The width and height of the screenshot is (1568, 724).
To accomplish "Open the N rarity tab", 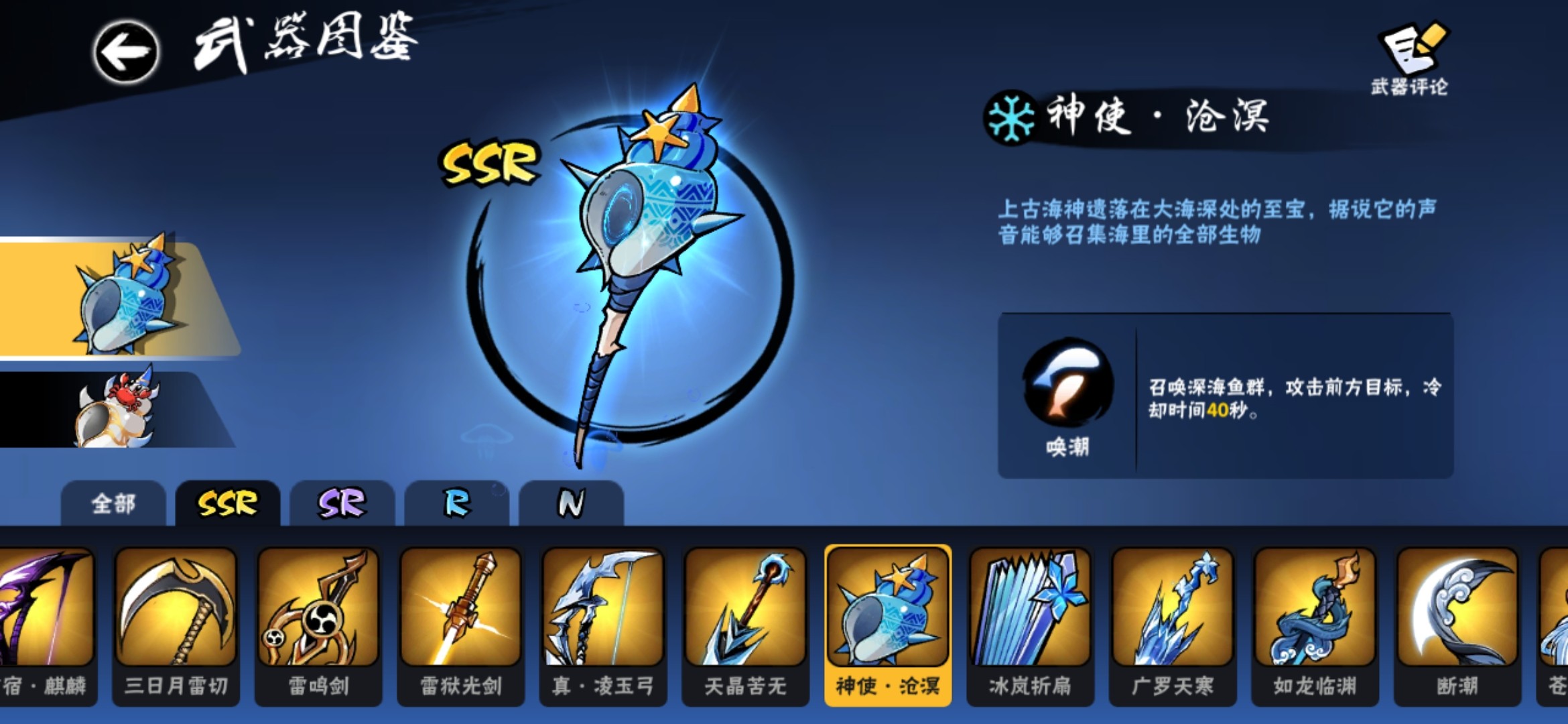I will point(571,503).
